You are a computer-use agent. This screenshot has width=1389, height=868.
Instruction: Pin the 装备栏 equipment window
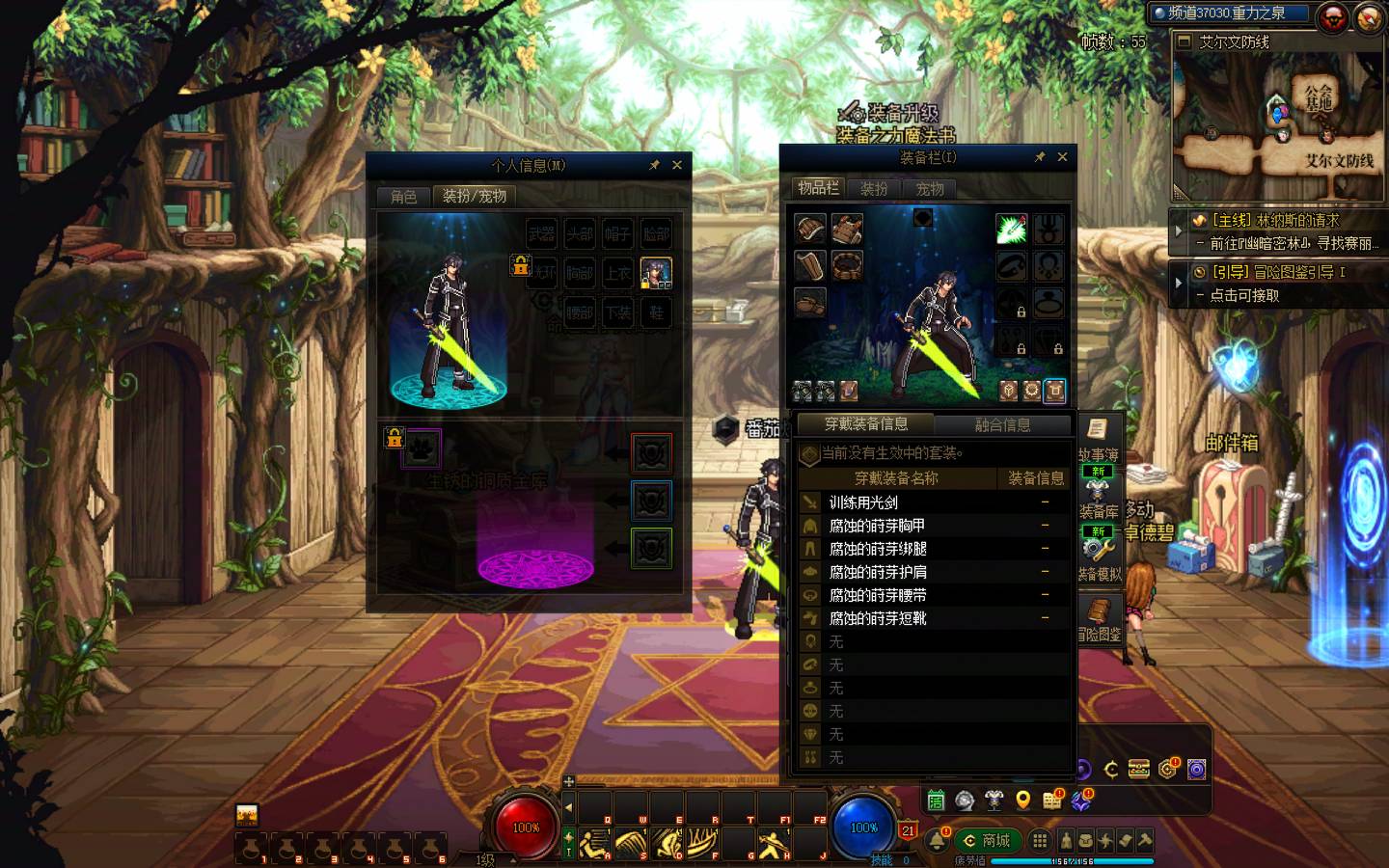click(1040, 157)
